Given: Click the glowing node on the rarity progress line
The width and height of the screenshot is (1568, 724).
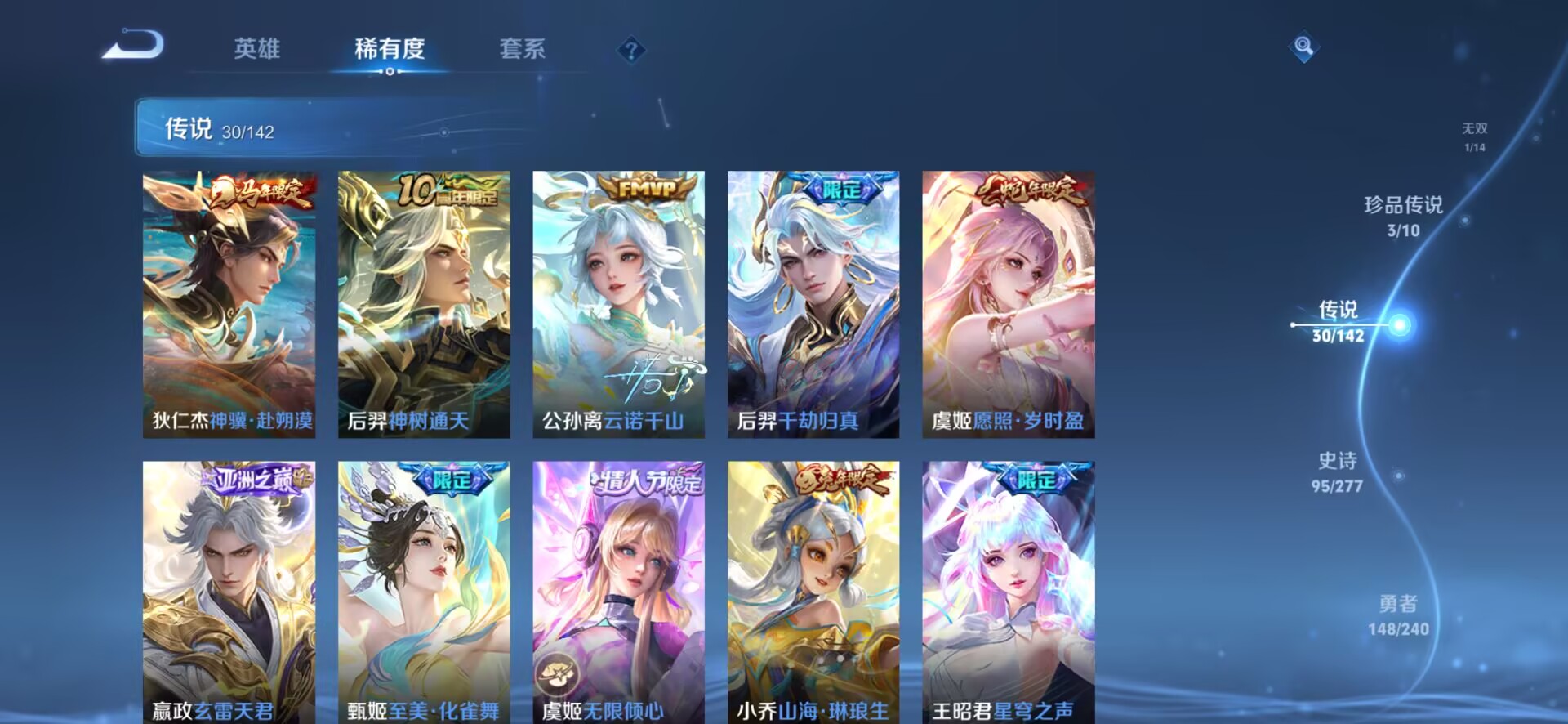Looking at the screenshot, I should (1401, 324).
